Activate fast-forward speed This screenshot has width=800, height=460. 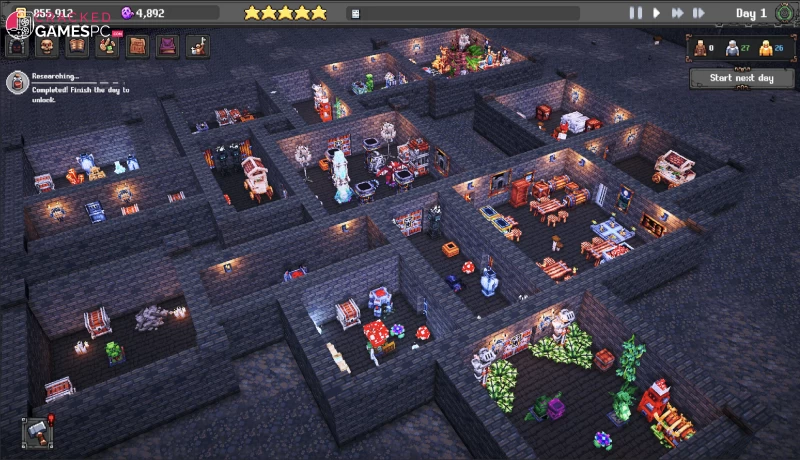point(678,13)
